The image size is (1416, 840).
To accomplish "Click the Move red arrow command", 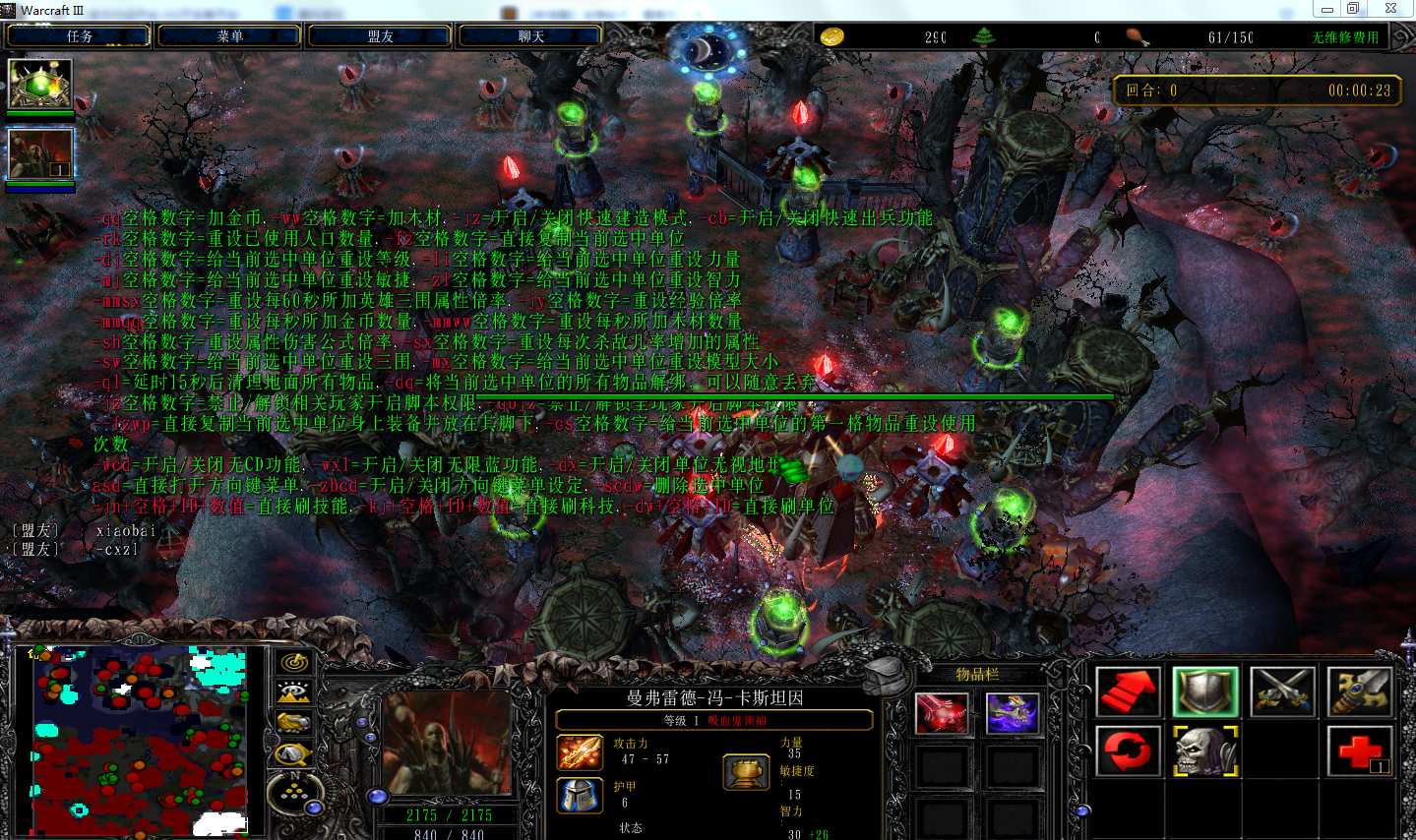I will coord(1128,691).
